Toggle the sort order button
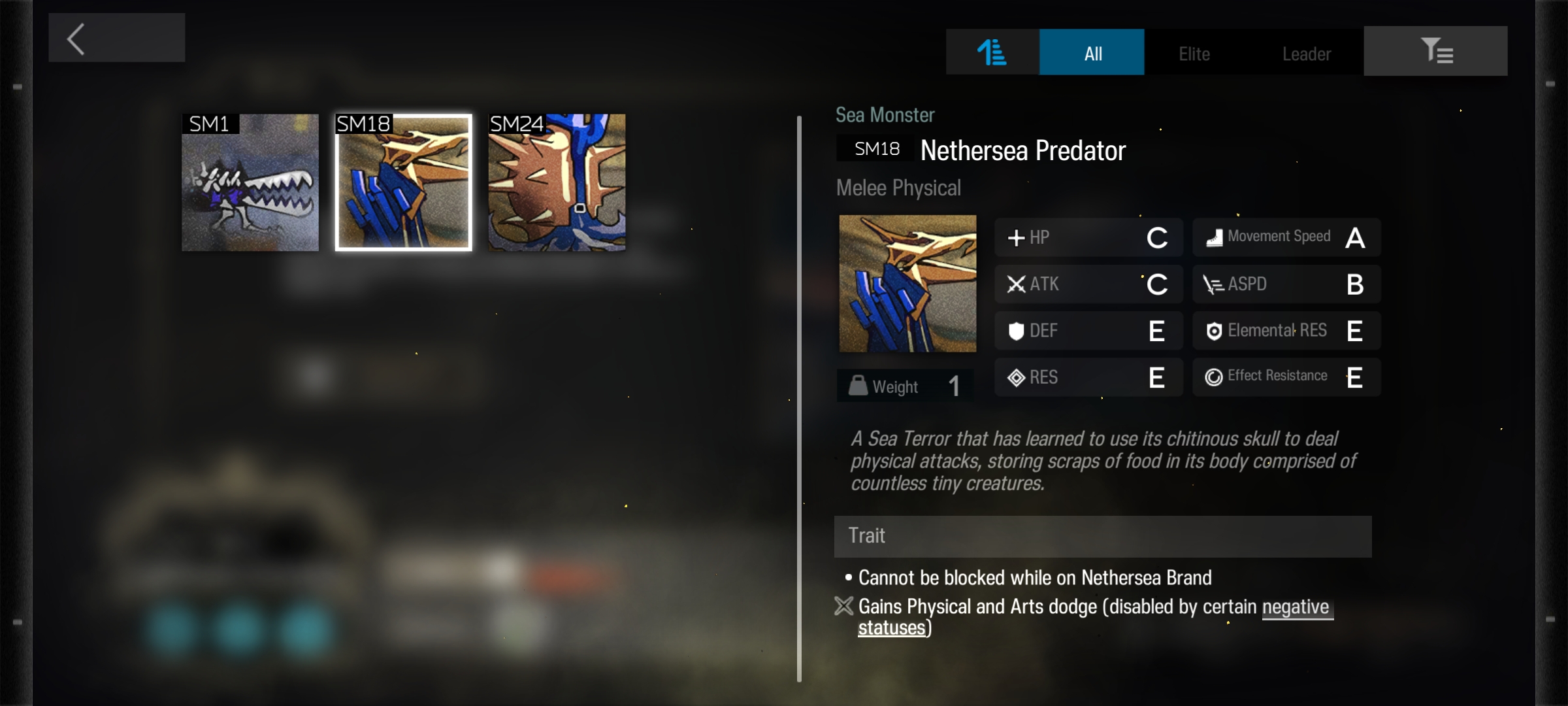 (992, 52)
